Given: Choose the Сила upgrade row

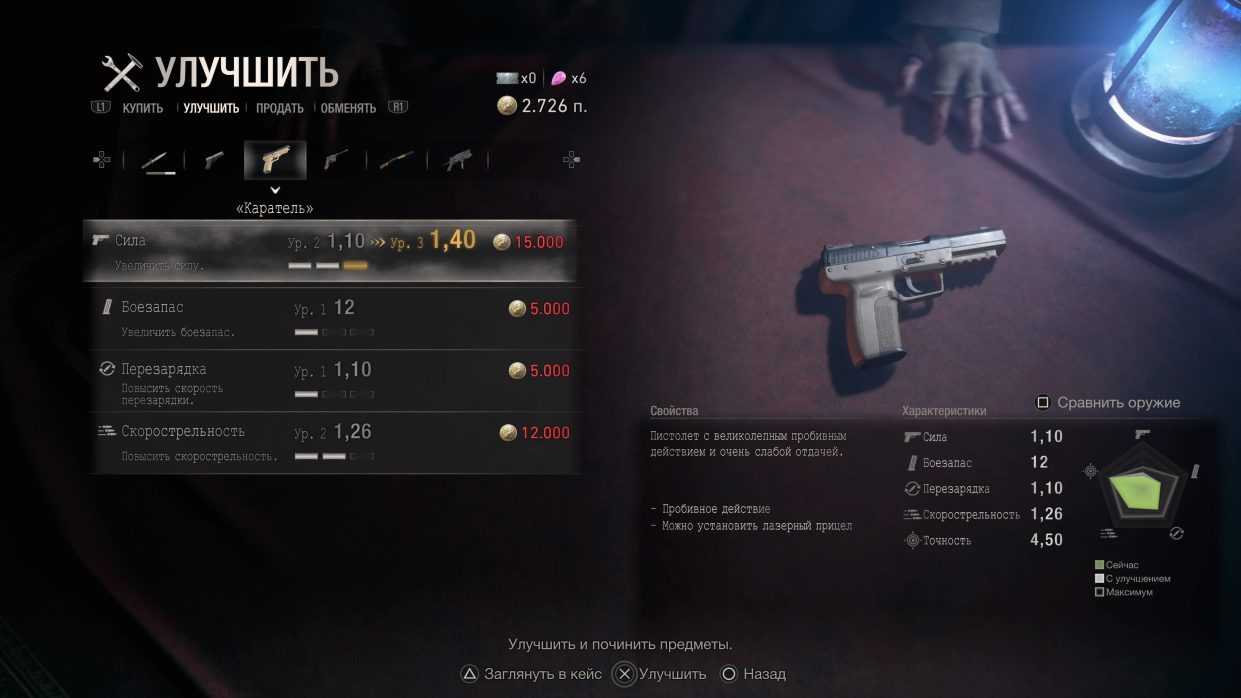Looking at the screenshot, I should [330, 251].
